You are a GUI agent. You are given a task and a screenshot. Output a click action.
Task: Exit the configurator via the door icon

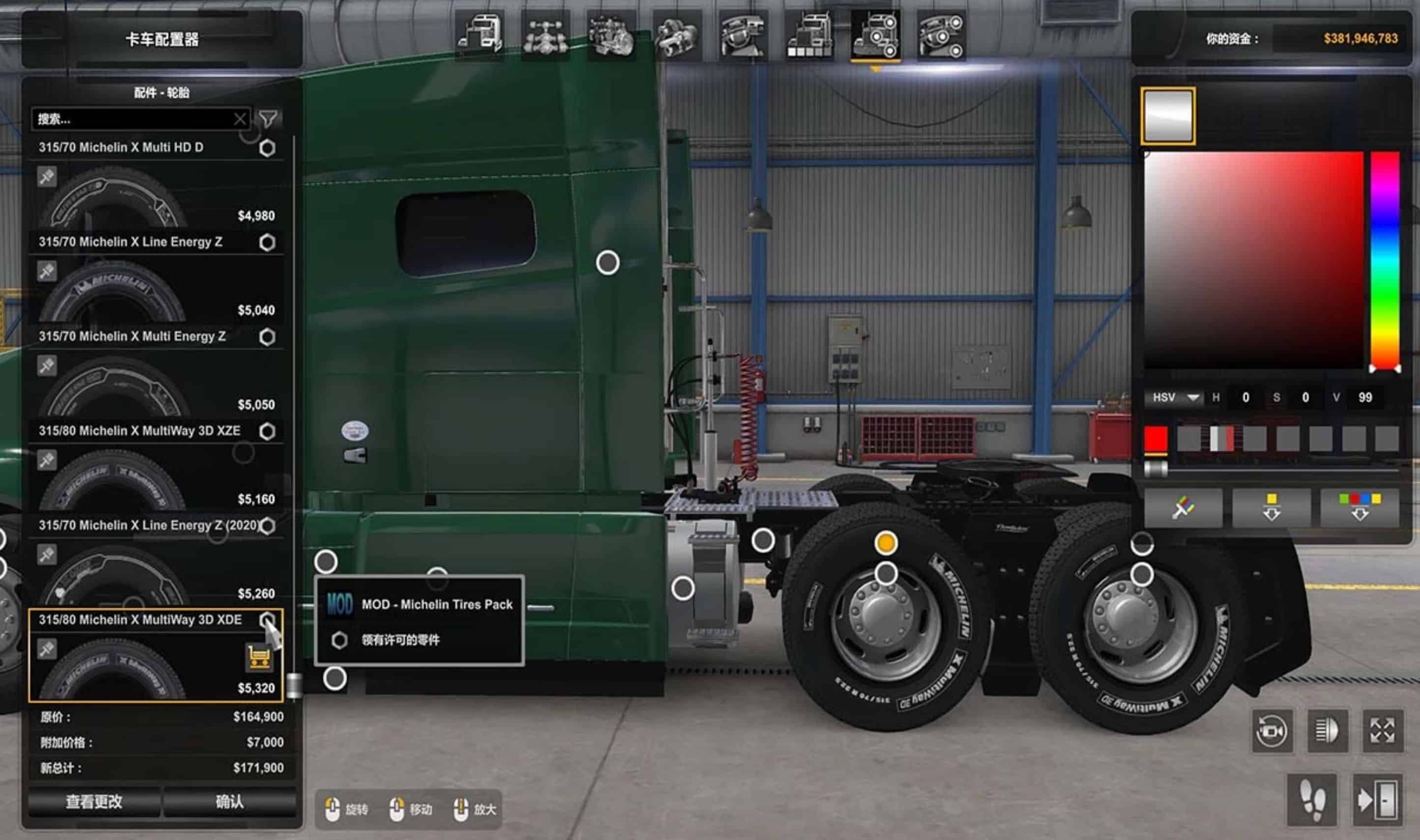[1377, 800]
